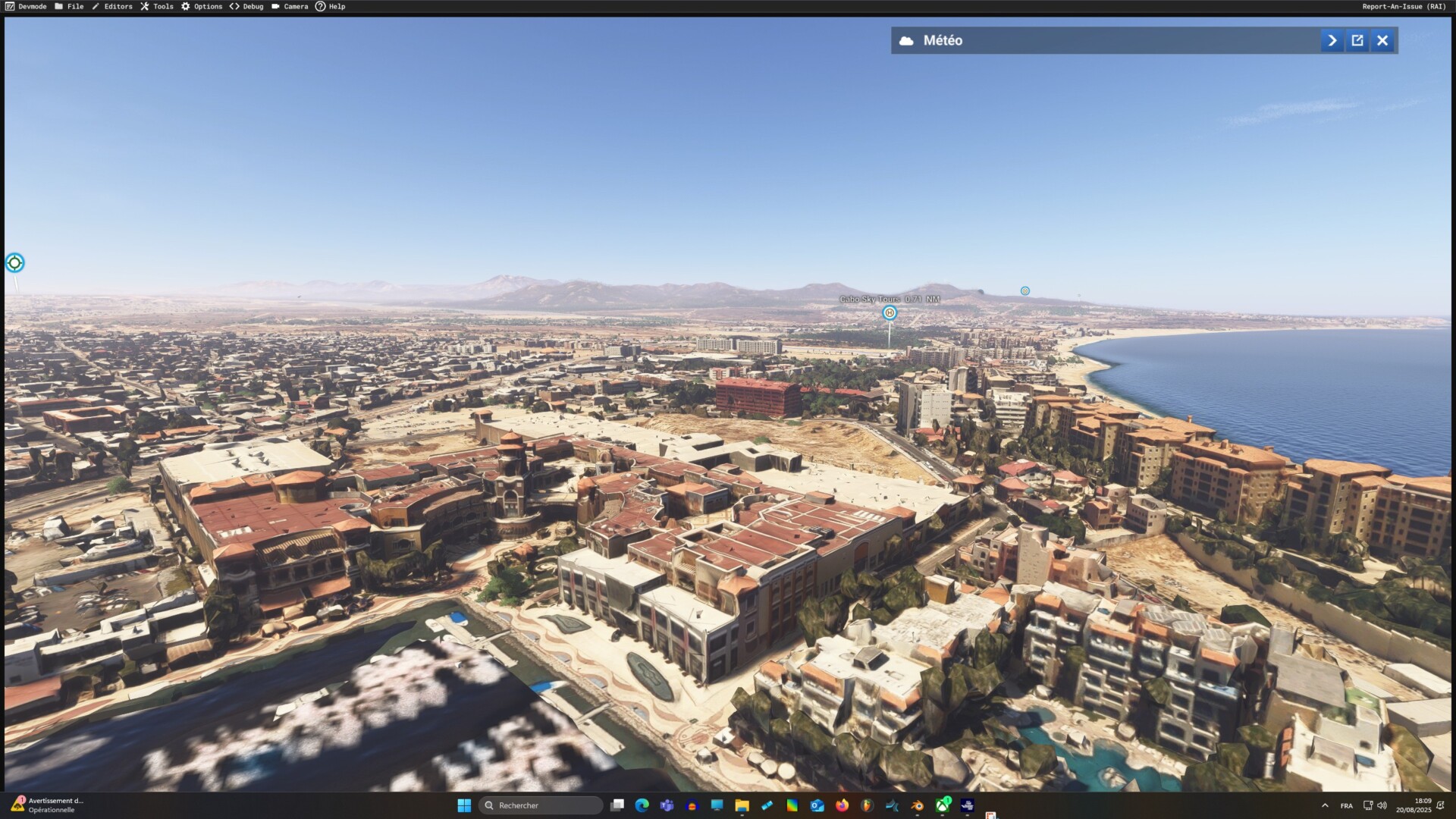Click the Rechercher taskbar search box
This screenshot has height=819, width=1456.
click(x=541, y=805)
